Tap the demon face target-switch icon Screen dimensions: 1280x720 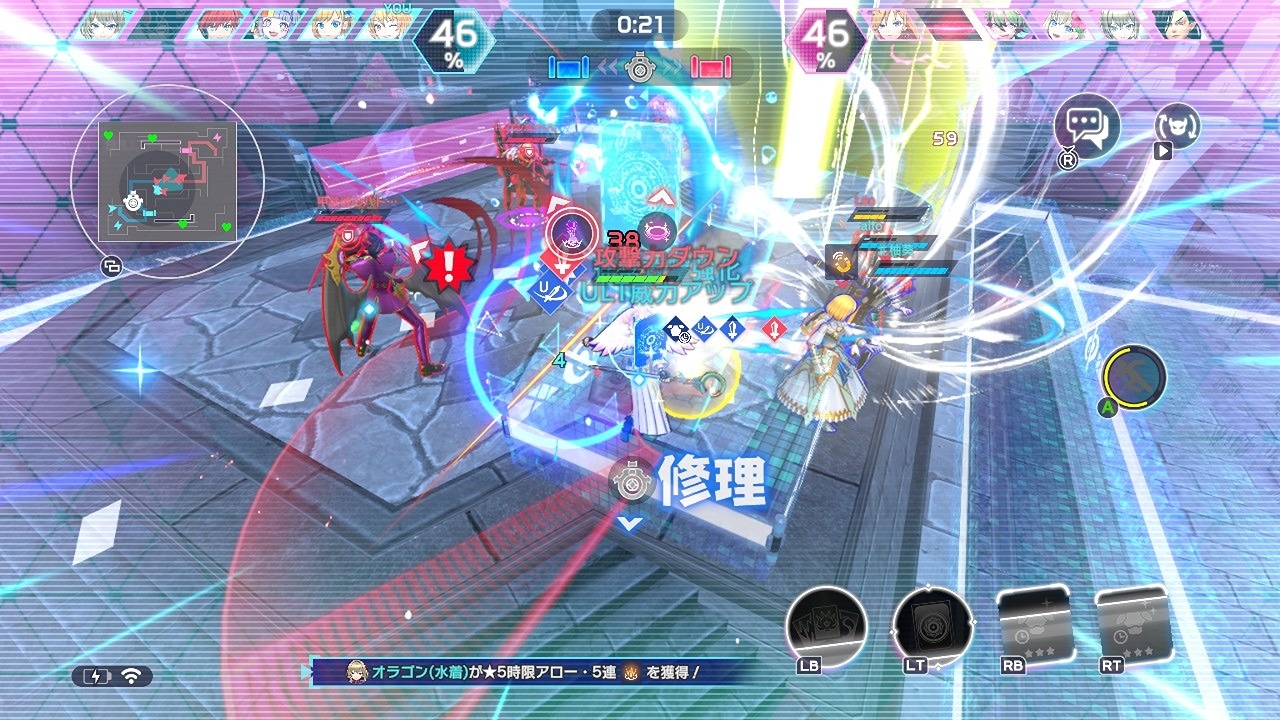(1177, 127)
